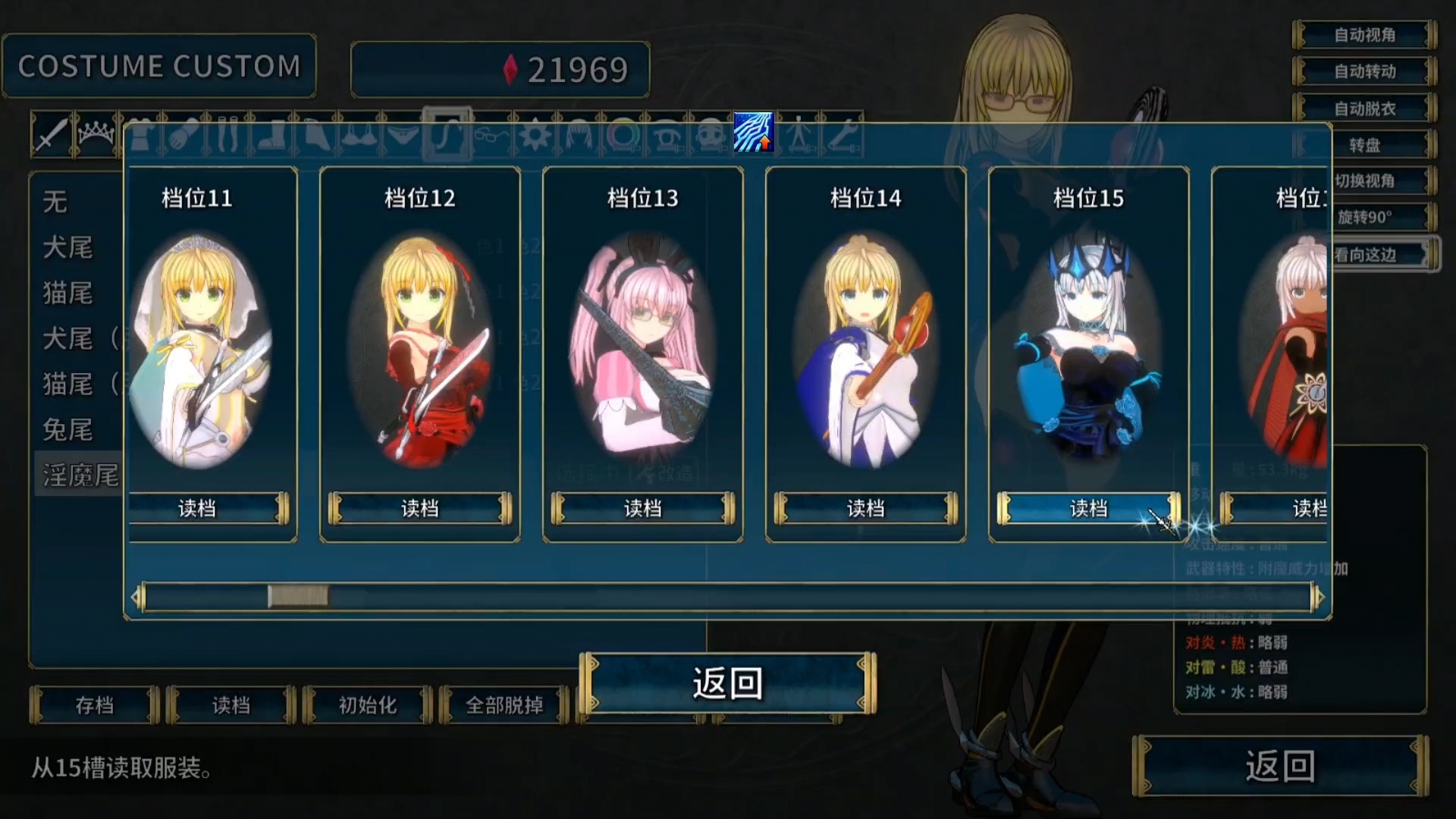
Task: Load the 档位14 costume preset
Action: [x=865, y=508]
